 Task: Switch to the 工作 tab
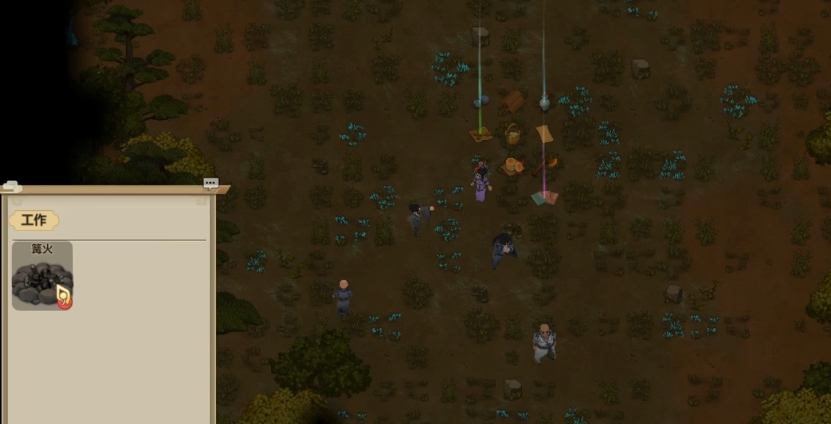click(x=34, y=220)
